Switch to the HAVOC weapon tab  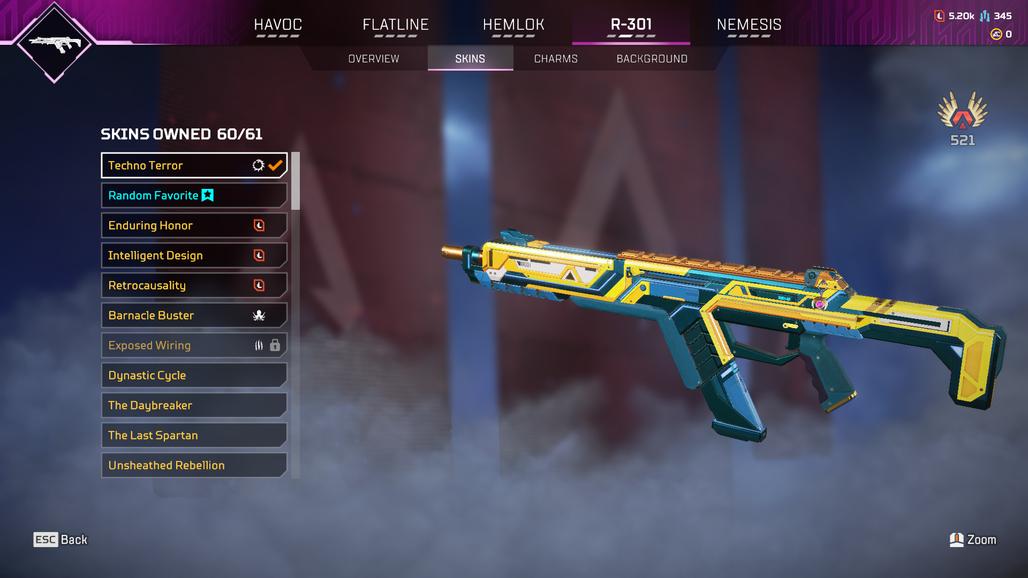pyautogui.click(x=277, y=25)
